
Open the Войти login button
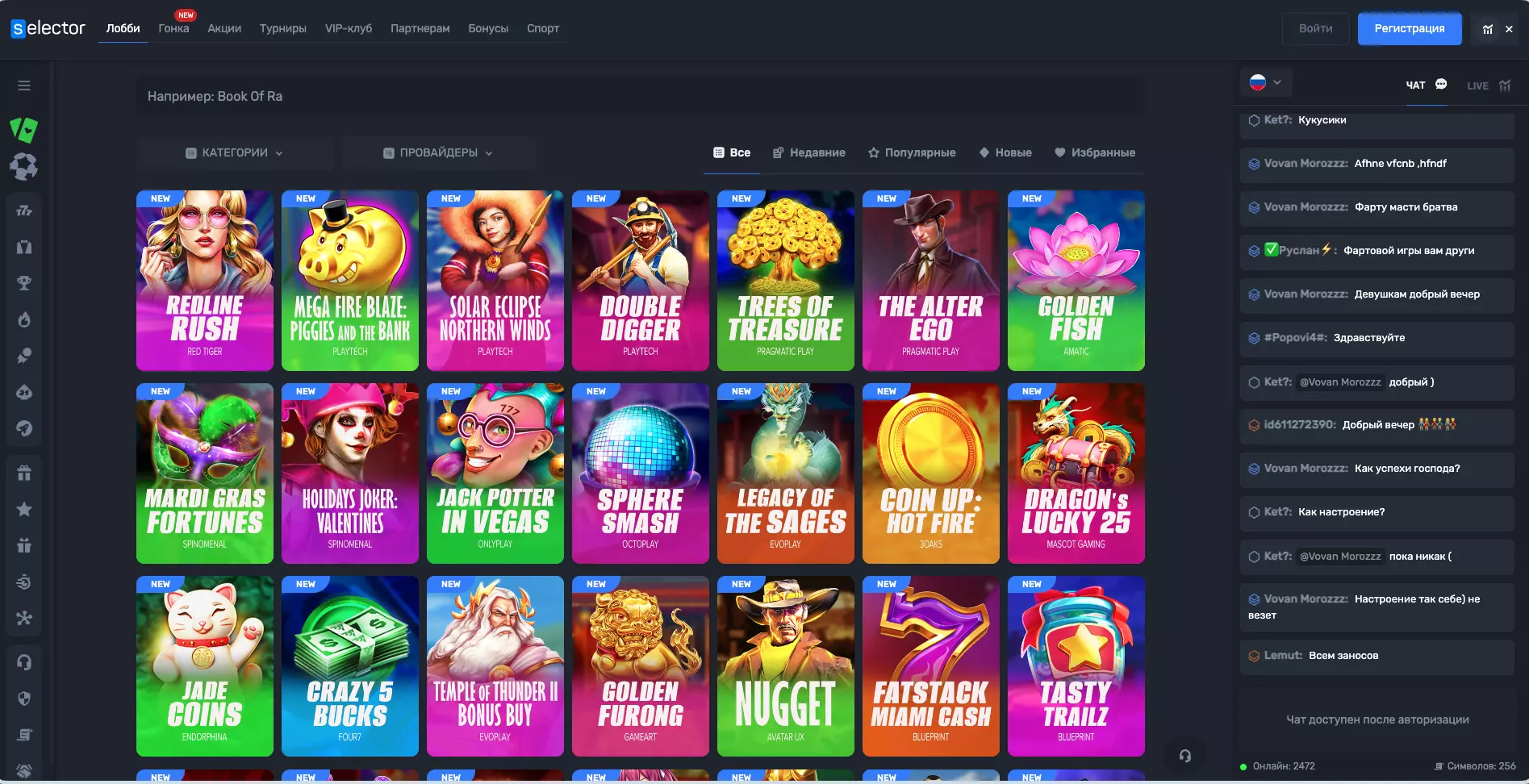[x=1315, y=28]
